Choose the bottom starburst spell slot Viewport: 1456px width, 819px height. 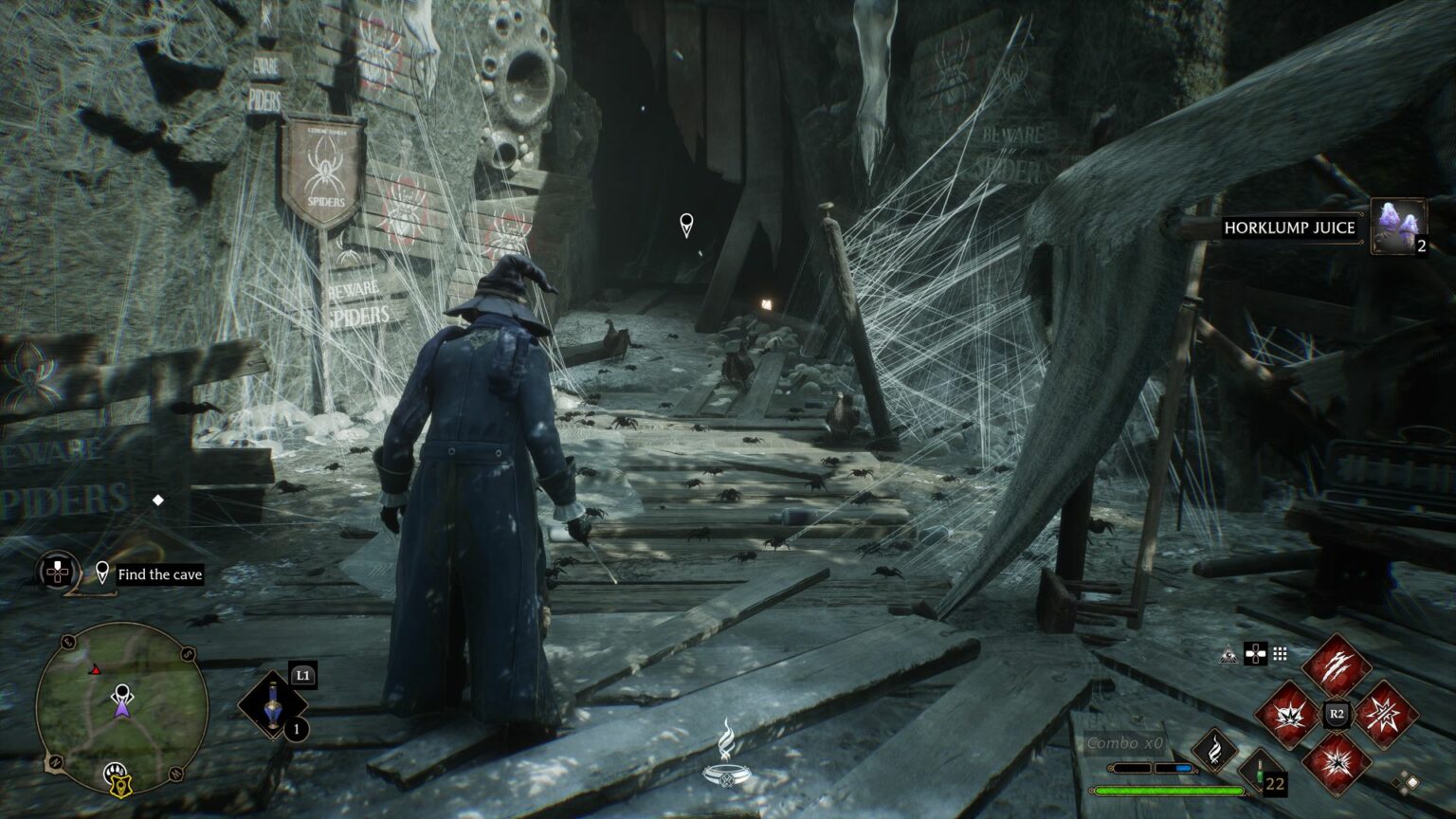[x=1337, y=760]
